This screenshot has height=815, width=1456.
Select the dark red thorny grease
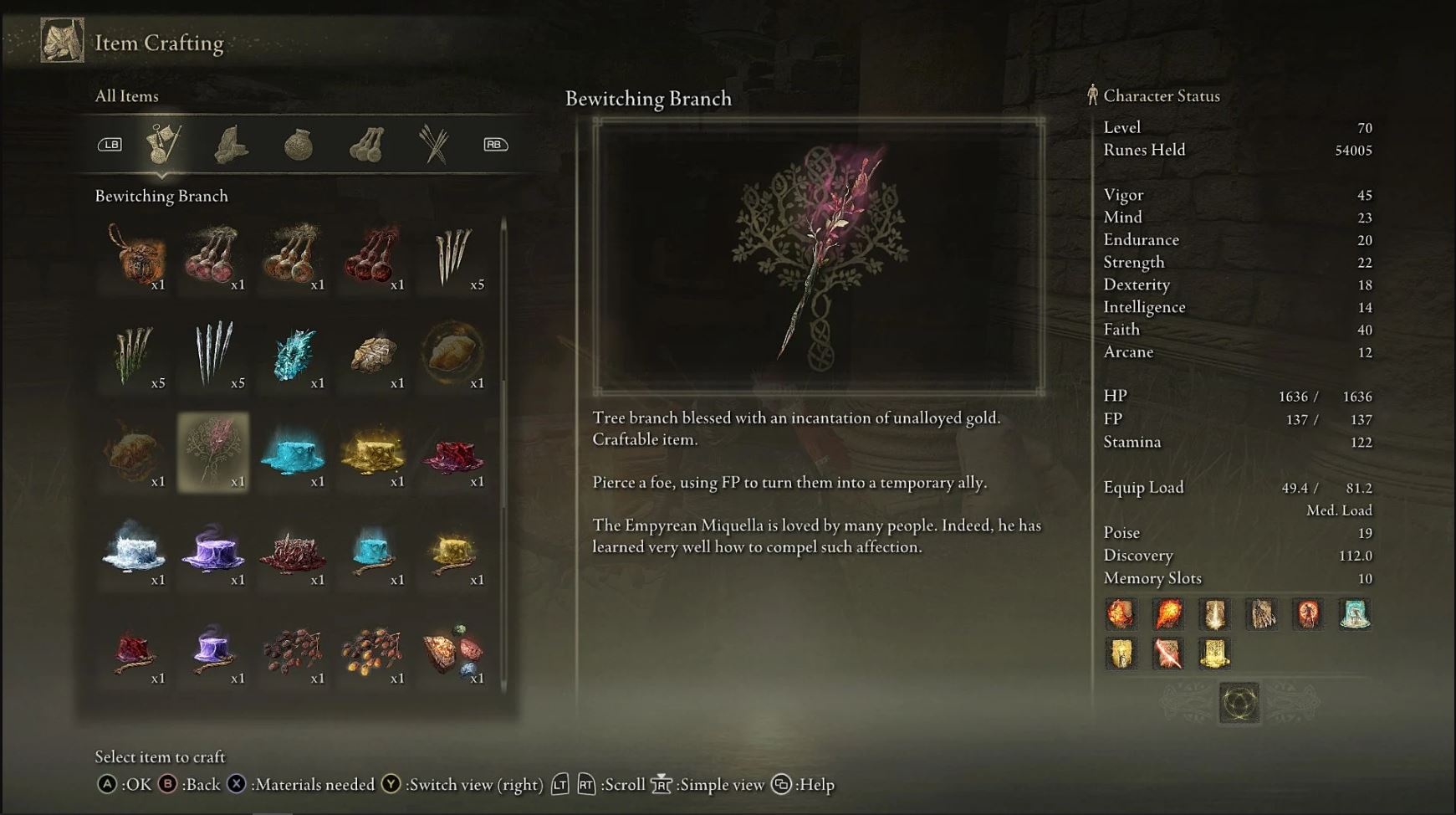click(294, 550)
